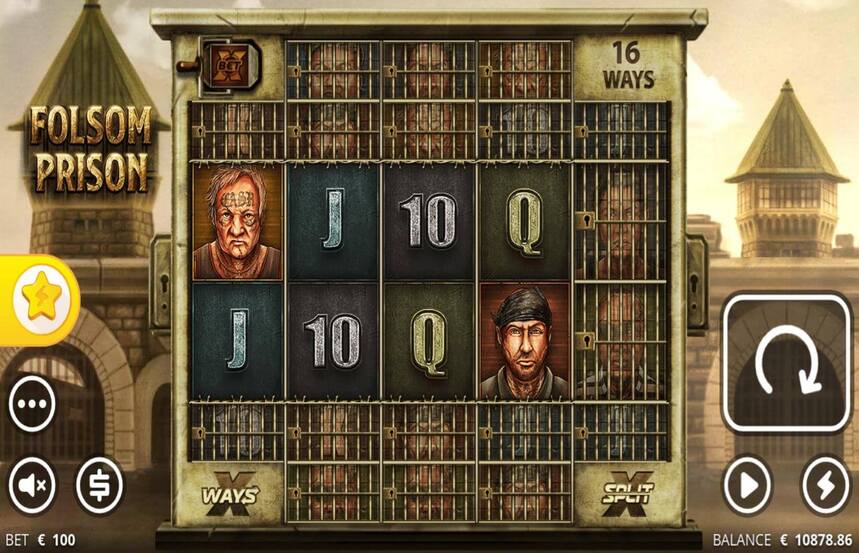Open the yellow star bonus feature tab
The width and height of the screenshot is (859, 553).
click(x=38, y=300)
